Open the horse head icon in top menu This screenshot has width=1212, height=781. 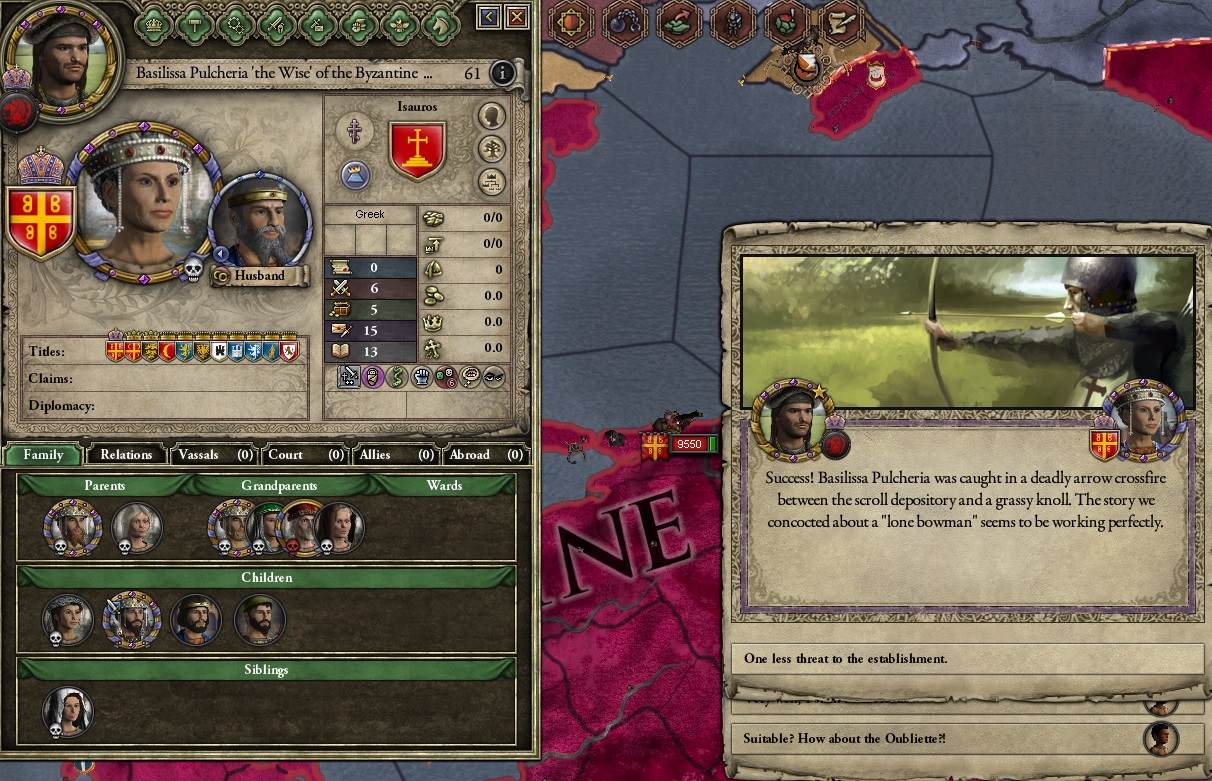[x=441, y=23]
